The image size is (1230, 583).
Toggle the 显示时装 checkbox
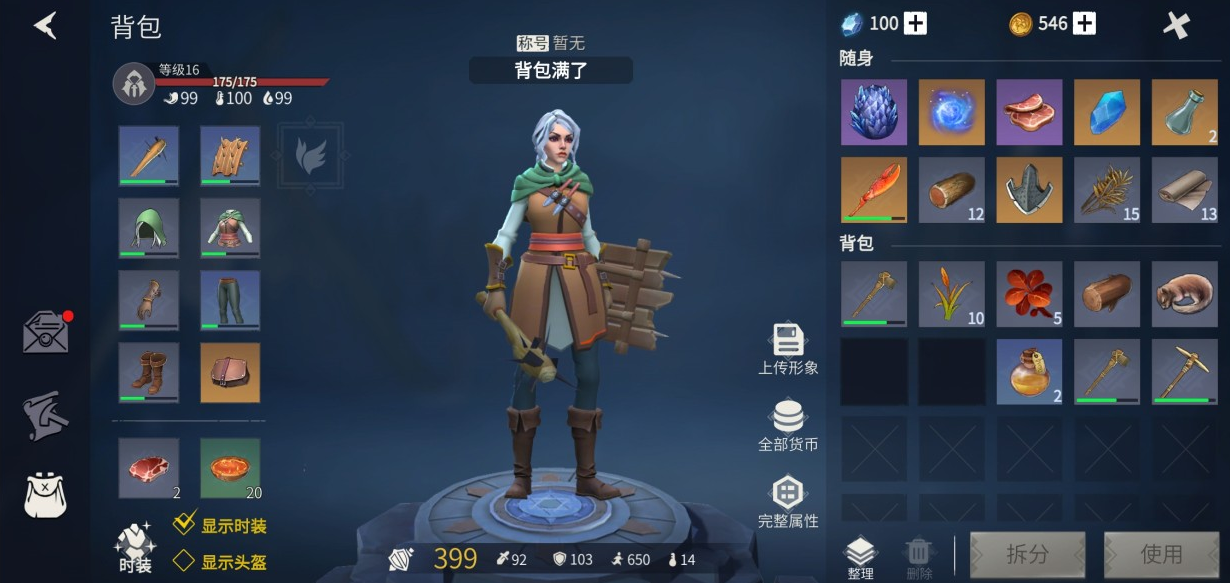click(x=184, y=523)
